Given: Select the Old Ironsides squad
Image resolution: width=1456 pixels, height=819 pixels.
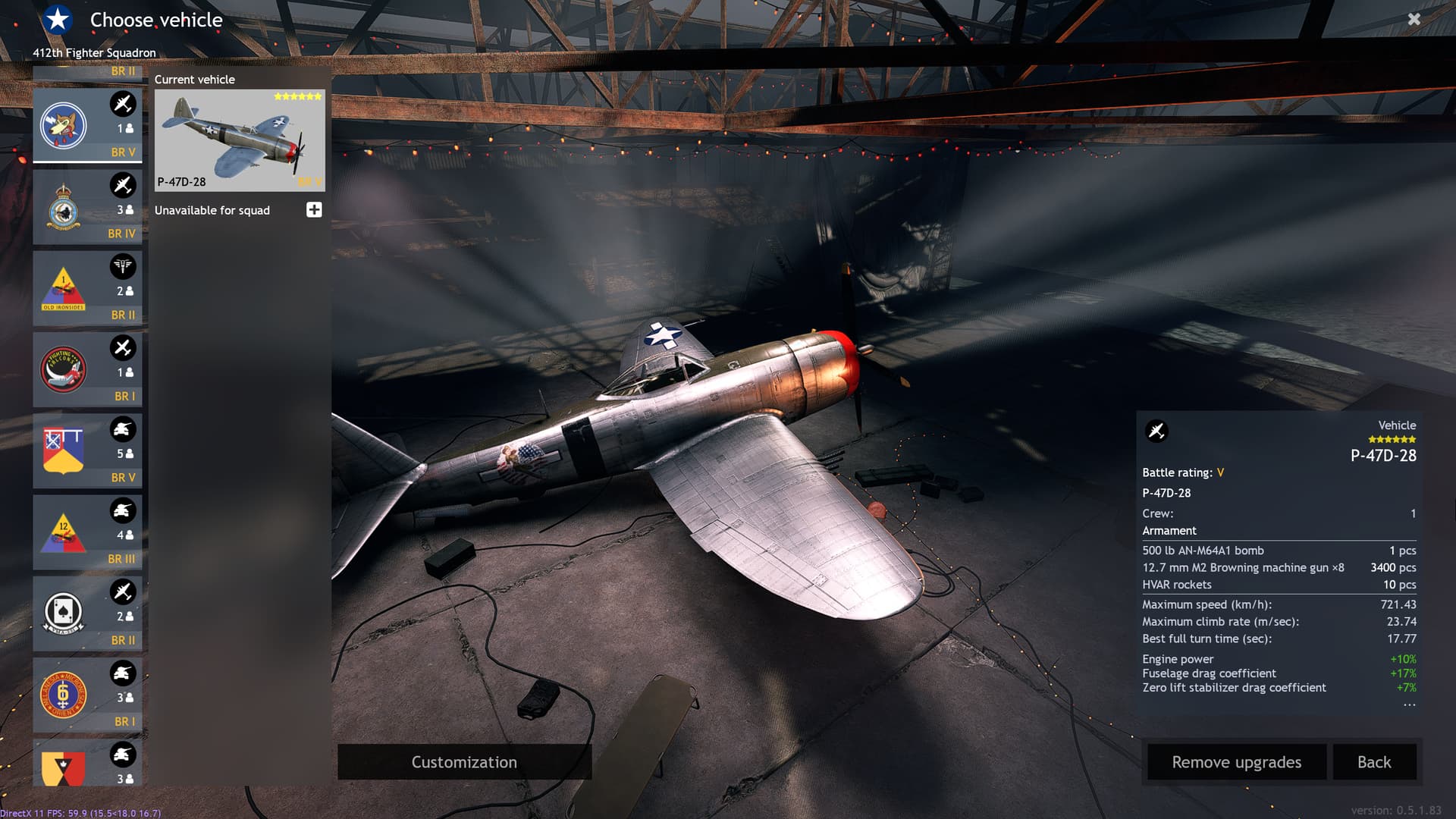Looking at the screenshot, I should [x=87, y=288].
